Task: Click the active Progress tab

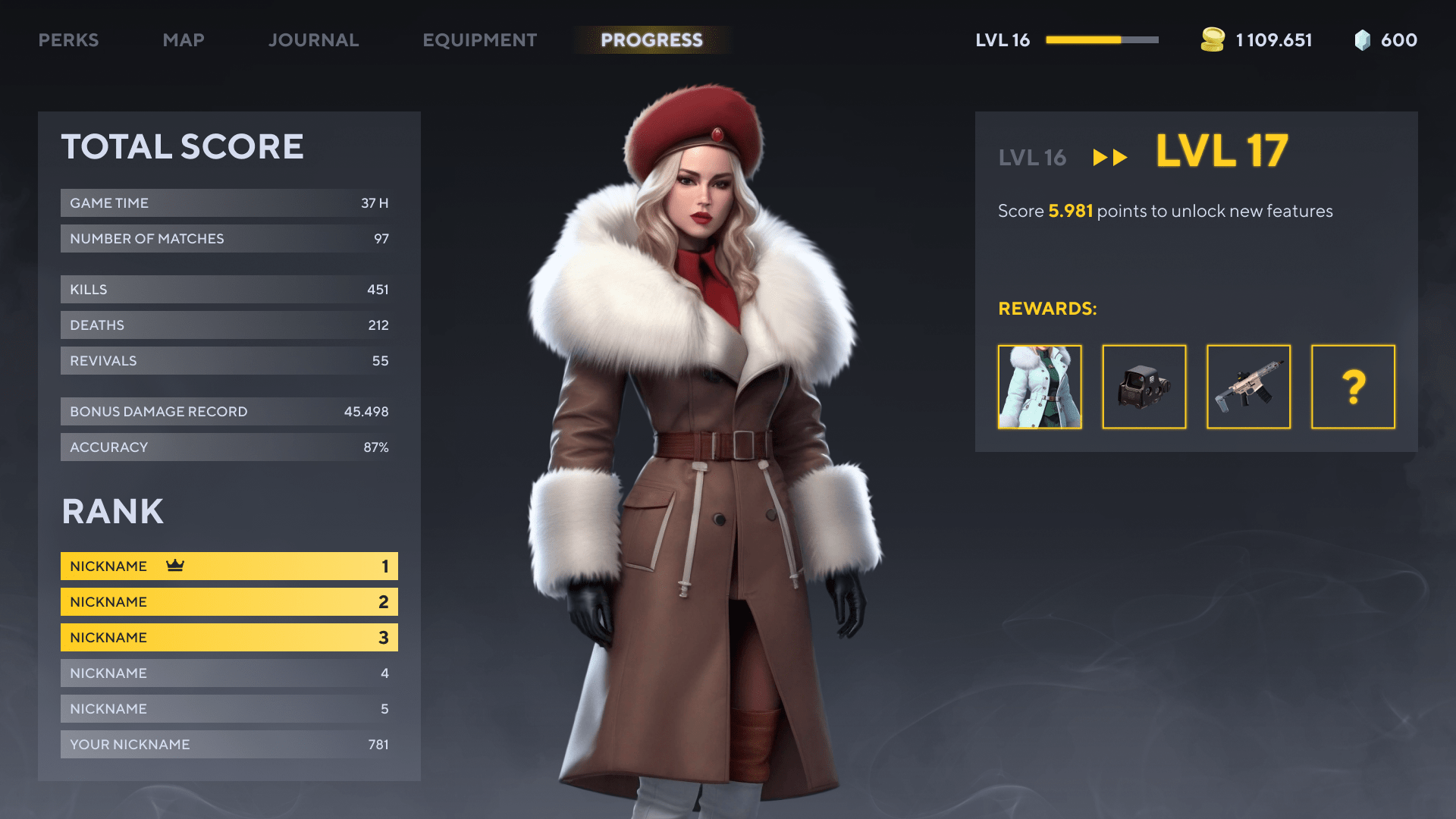Action: [x=651, y=40]
